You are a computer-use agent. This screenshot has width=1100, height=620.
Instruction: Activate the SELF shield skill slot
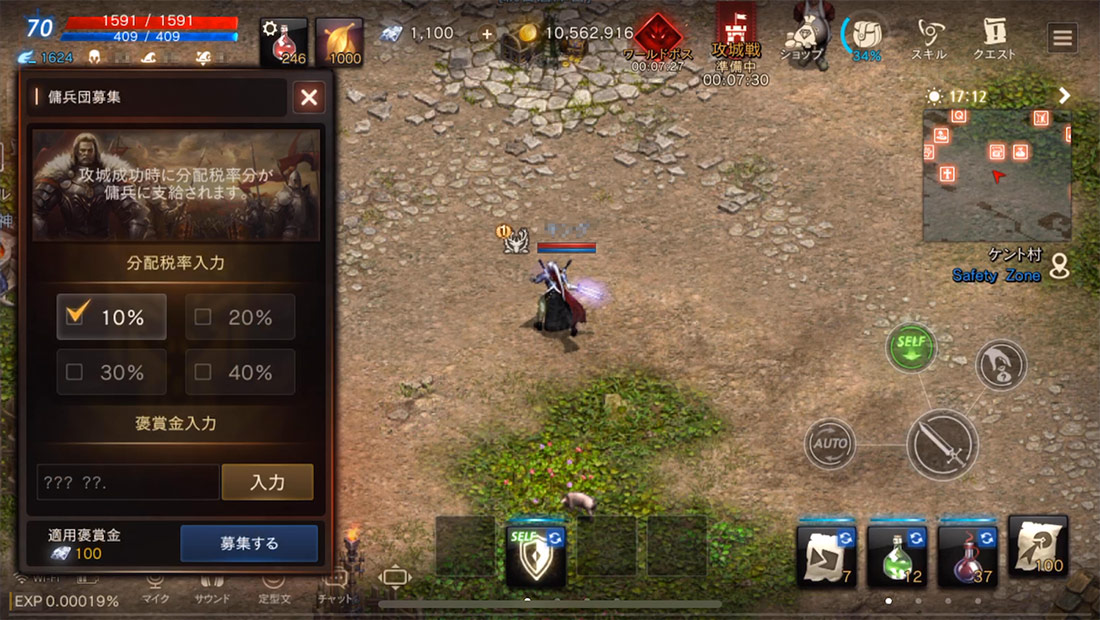(x=537, y=552)
